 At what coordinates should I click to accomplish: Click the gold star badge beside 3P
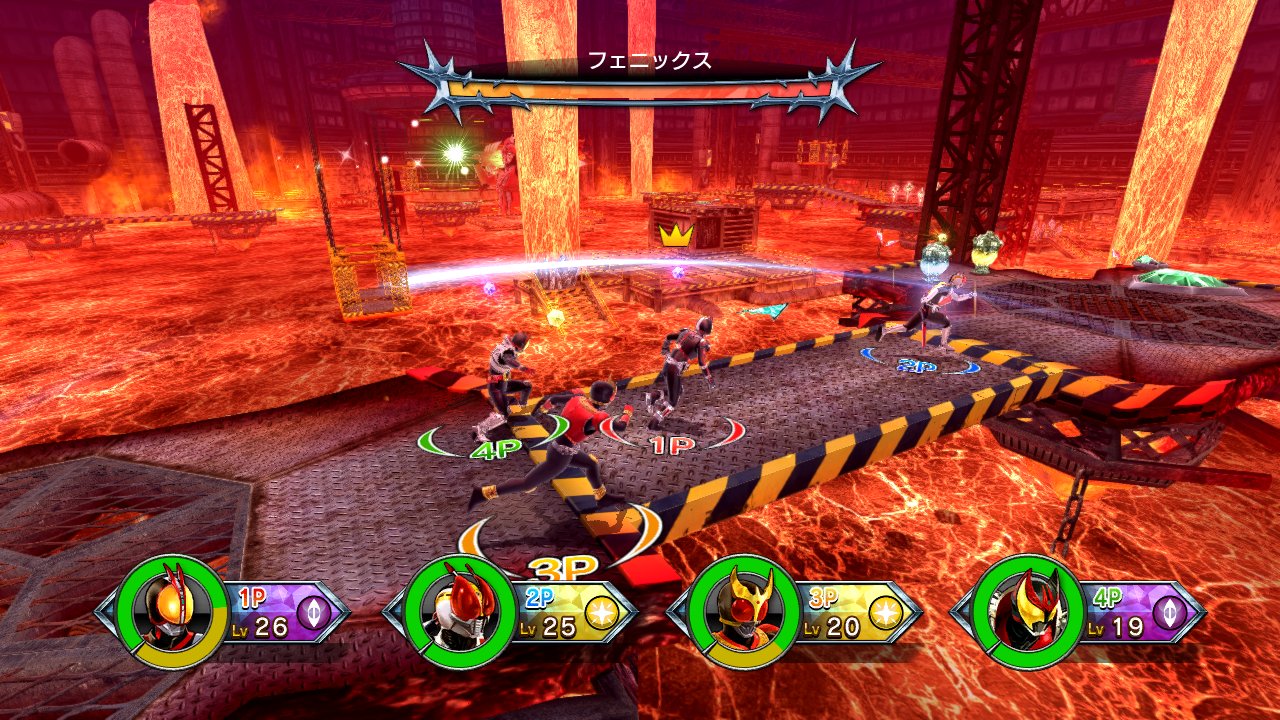pos(886,611)
